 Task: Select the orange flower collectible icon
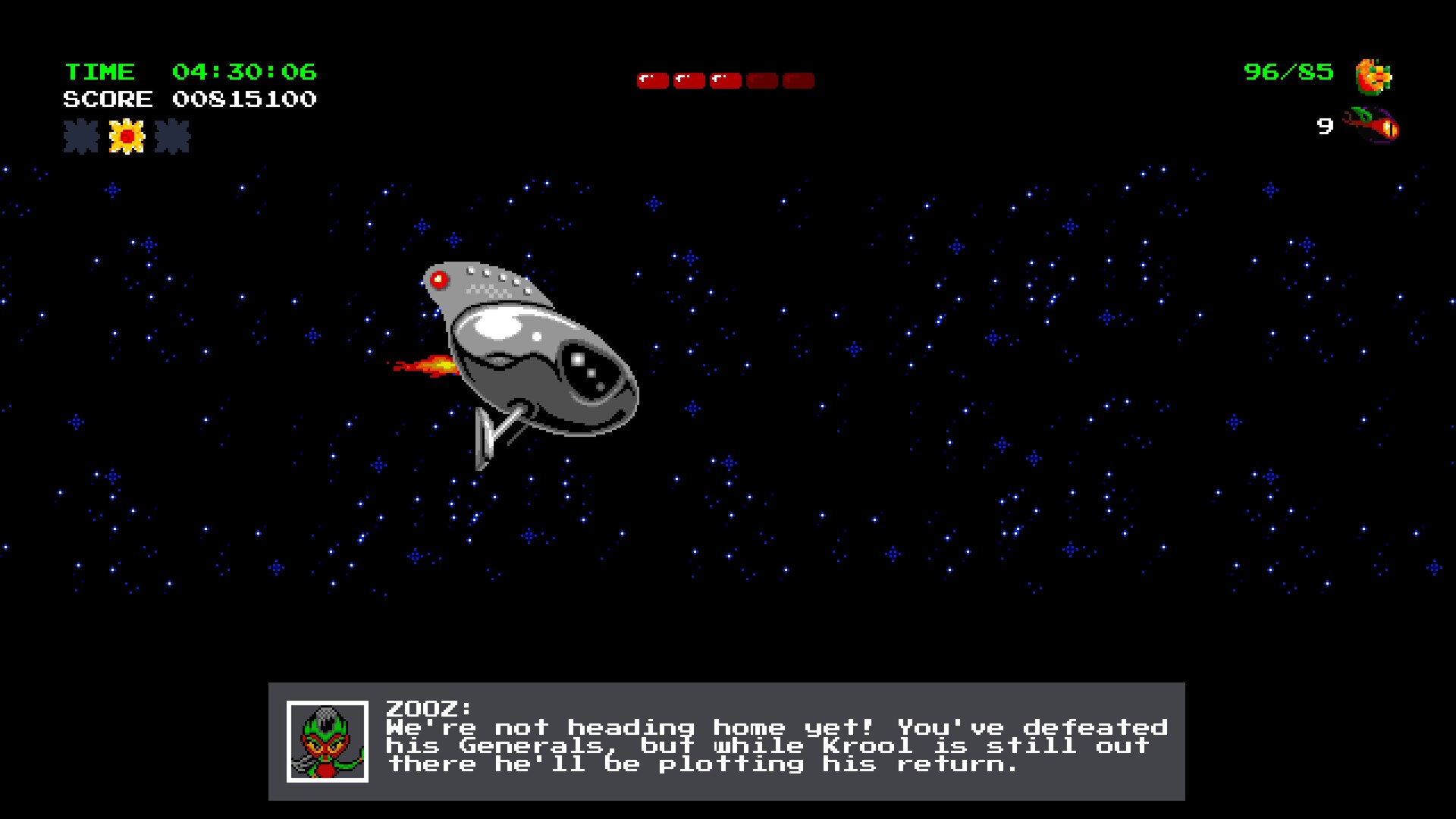(1373, 77)
